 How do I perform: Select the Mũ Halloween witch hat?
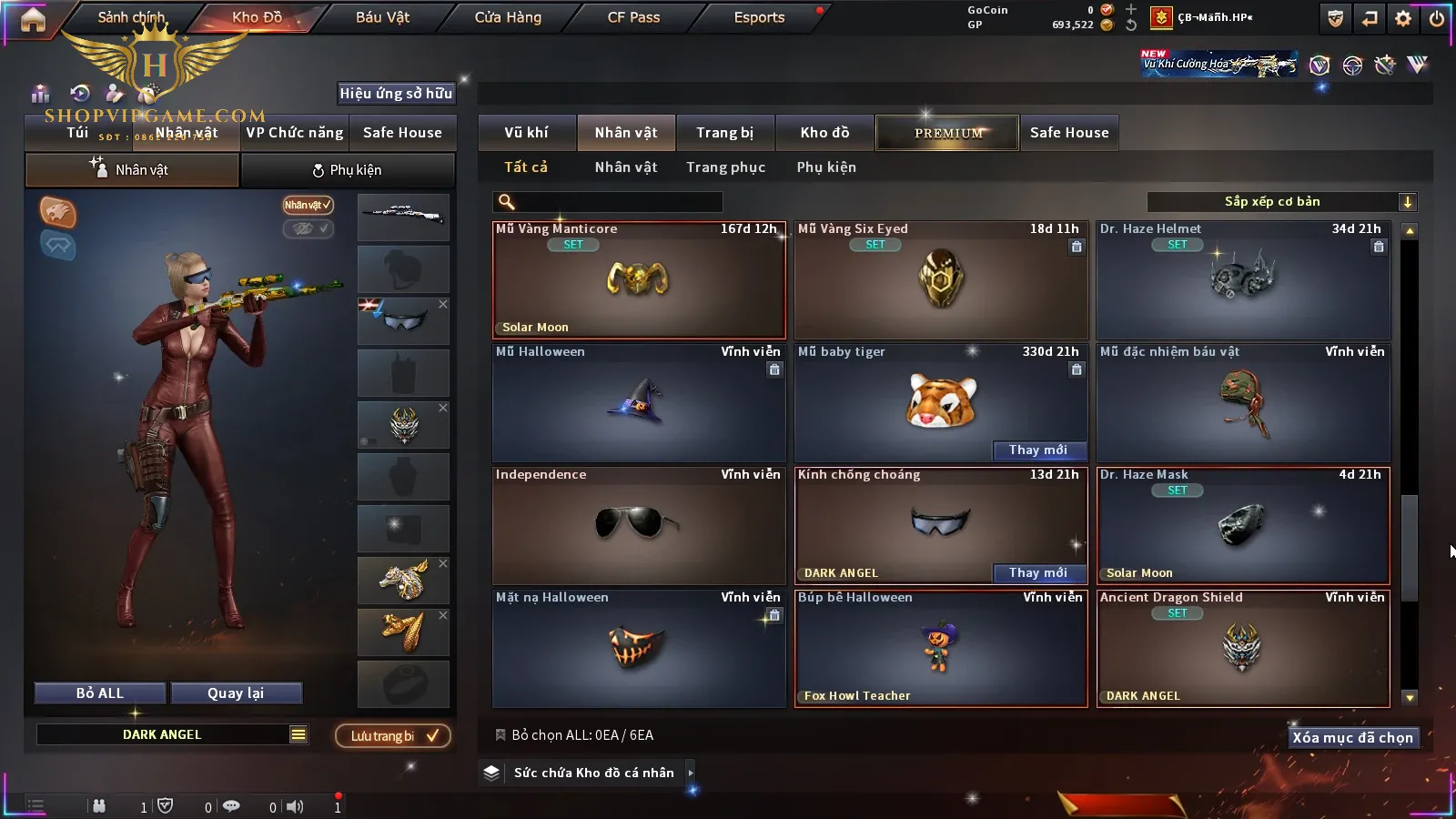coord(639,403)
